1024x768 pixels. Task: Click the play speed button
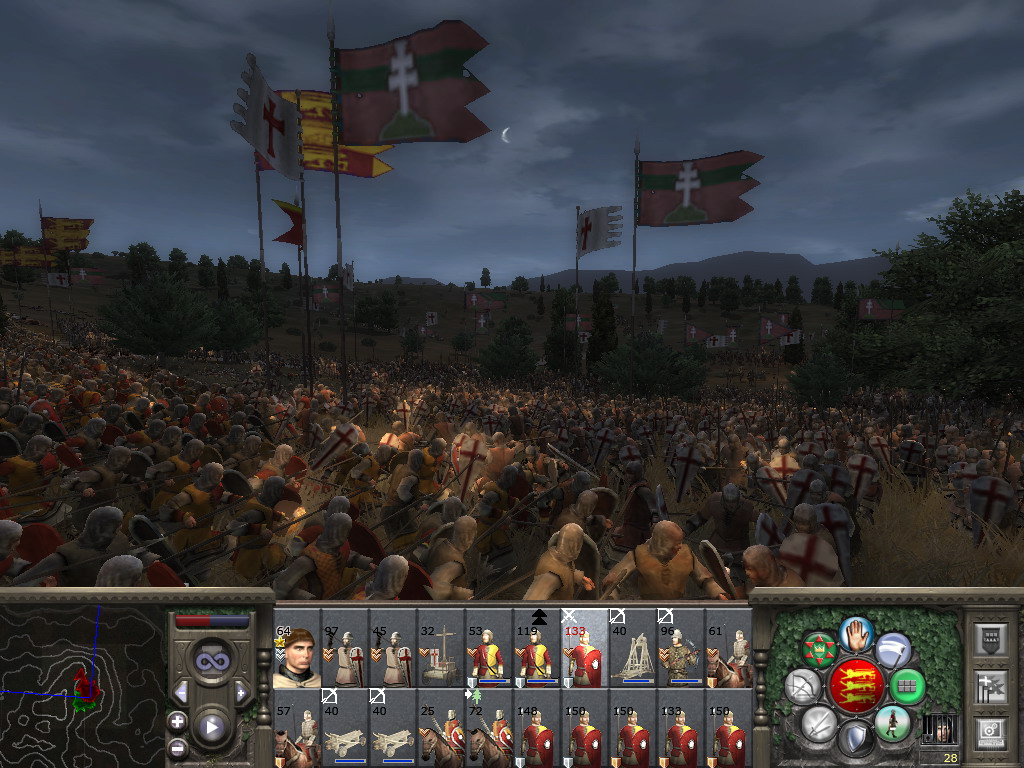(211, 727)
